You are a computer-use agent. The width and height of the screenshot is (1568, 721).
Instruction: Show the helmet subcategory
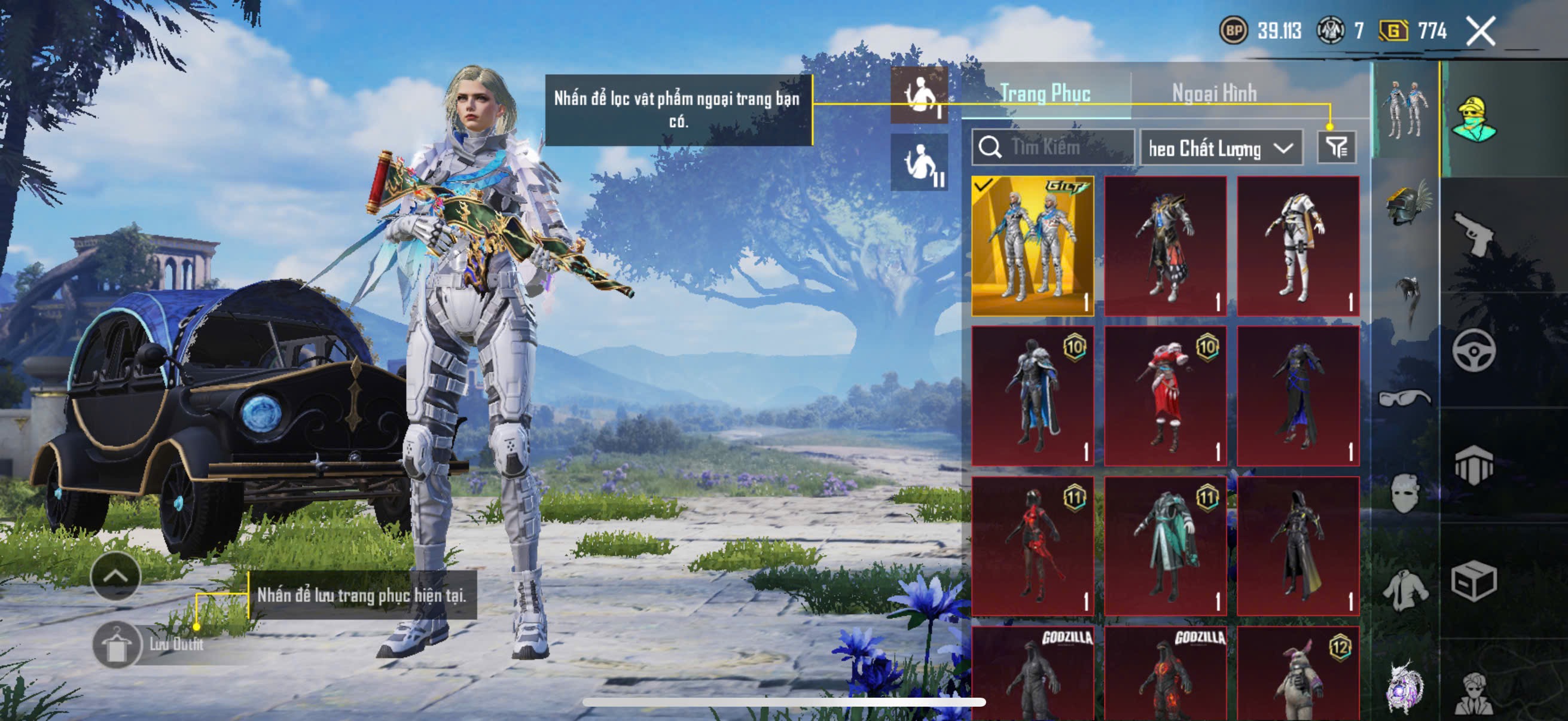click(1407, 204)
